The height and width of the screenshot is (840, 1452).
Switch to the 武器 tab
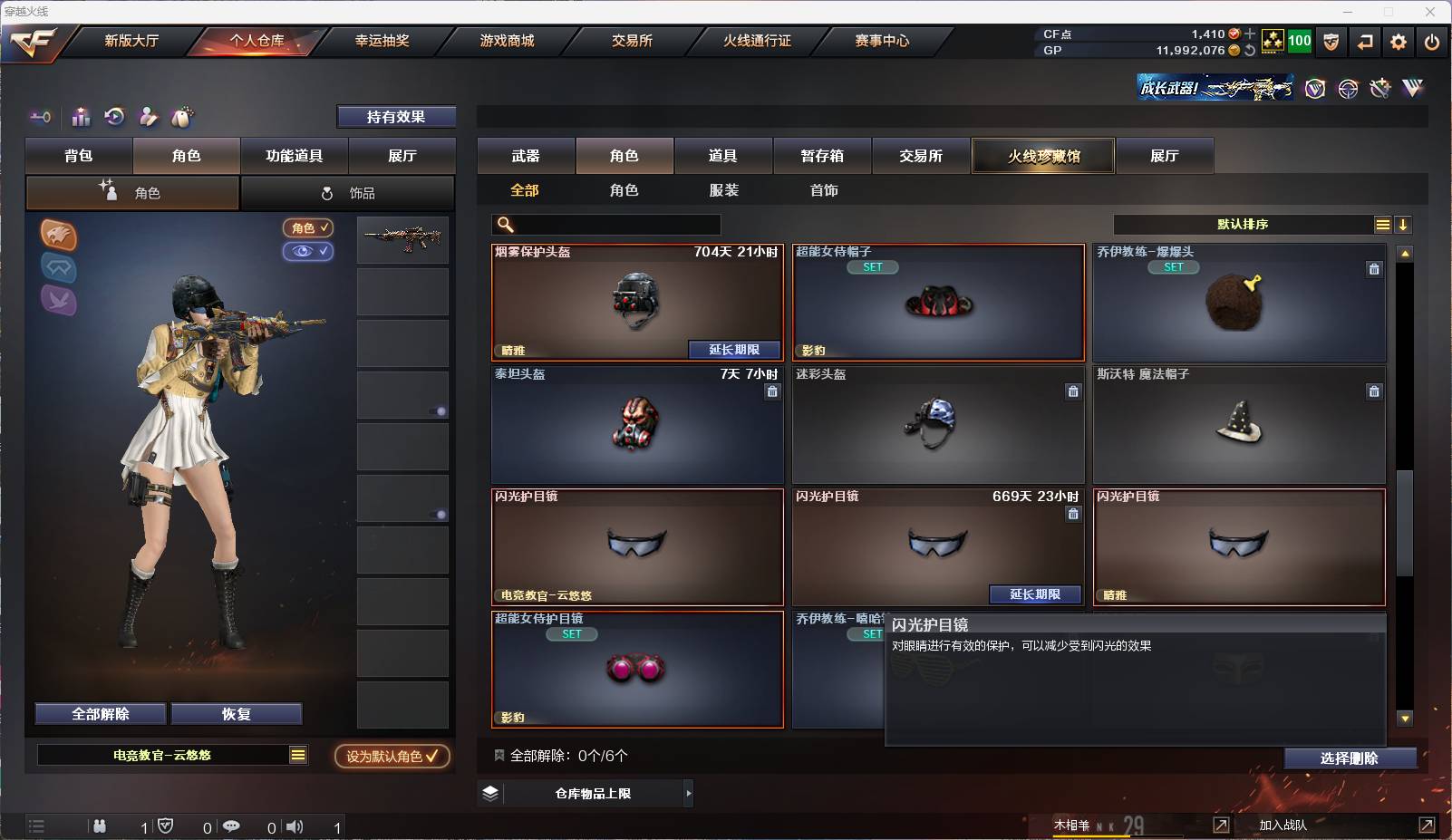click(527, 156)
